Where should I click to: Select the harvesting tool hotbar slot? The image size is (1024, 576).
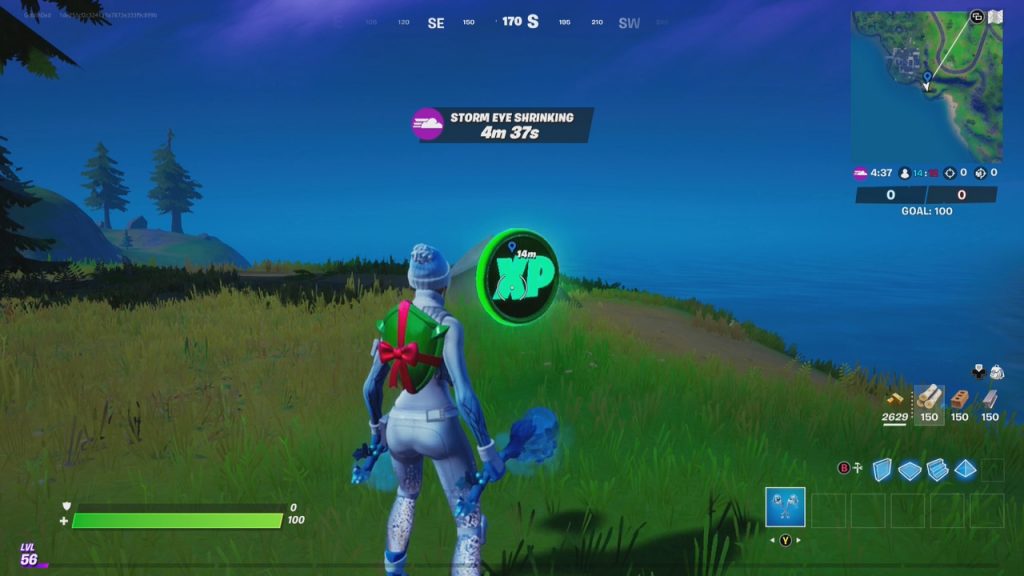(785, 507)
